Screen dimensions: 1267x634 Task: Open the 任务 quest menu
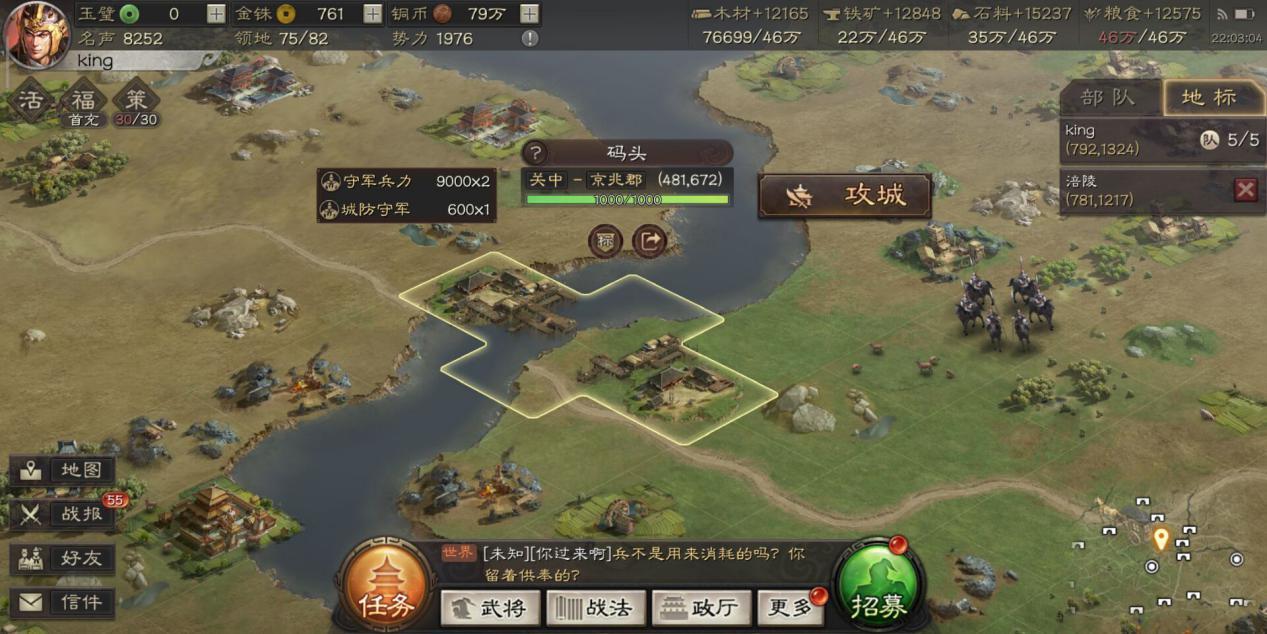pos(385,589)
